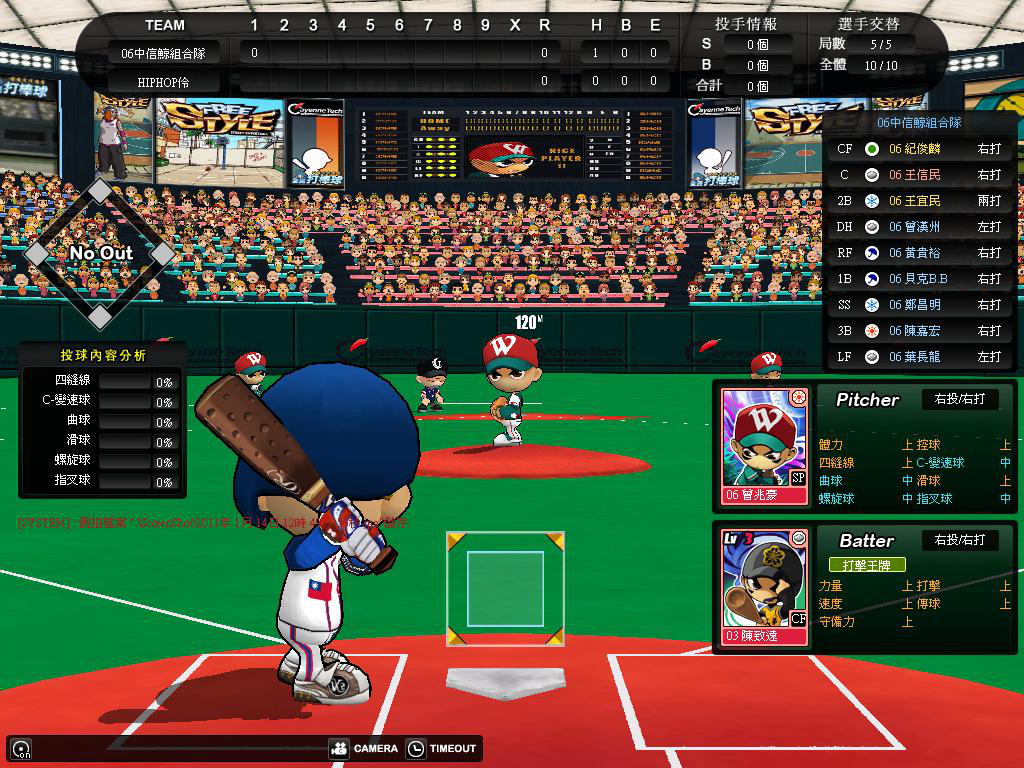Click the pitcher card of 曾兆豪
The image size is (1024, 768).
(x=765, y=446)
